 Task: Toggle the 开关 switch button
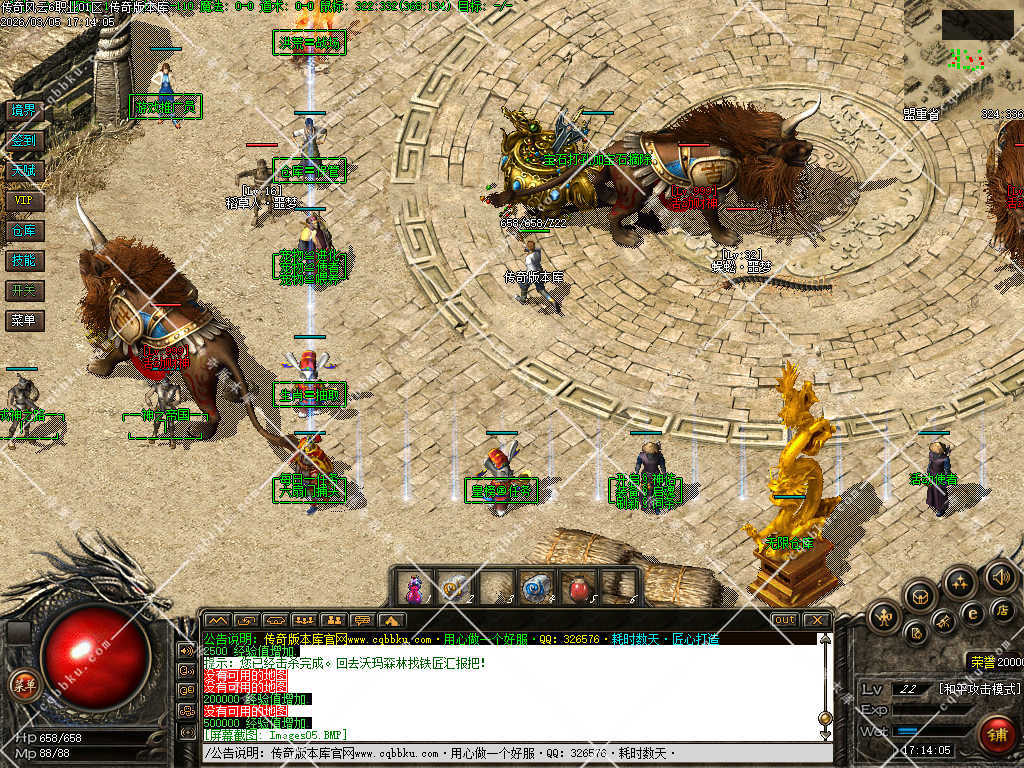[23, 290]
